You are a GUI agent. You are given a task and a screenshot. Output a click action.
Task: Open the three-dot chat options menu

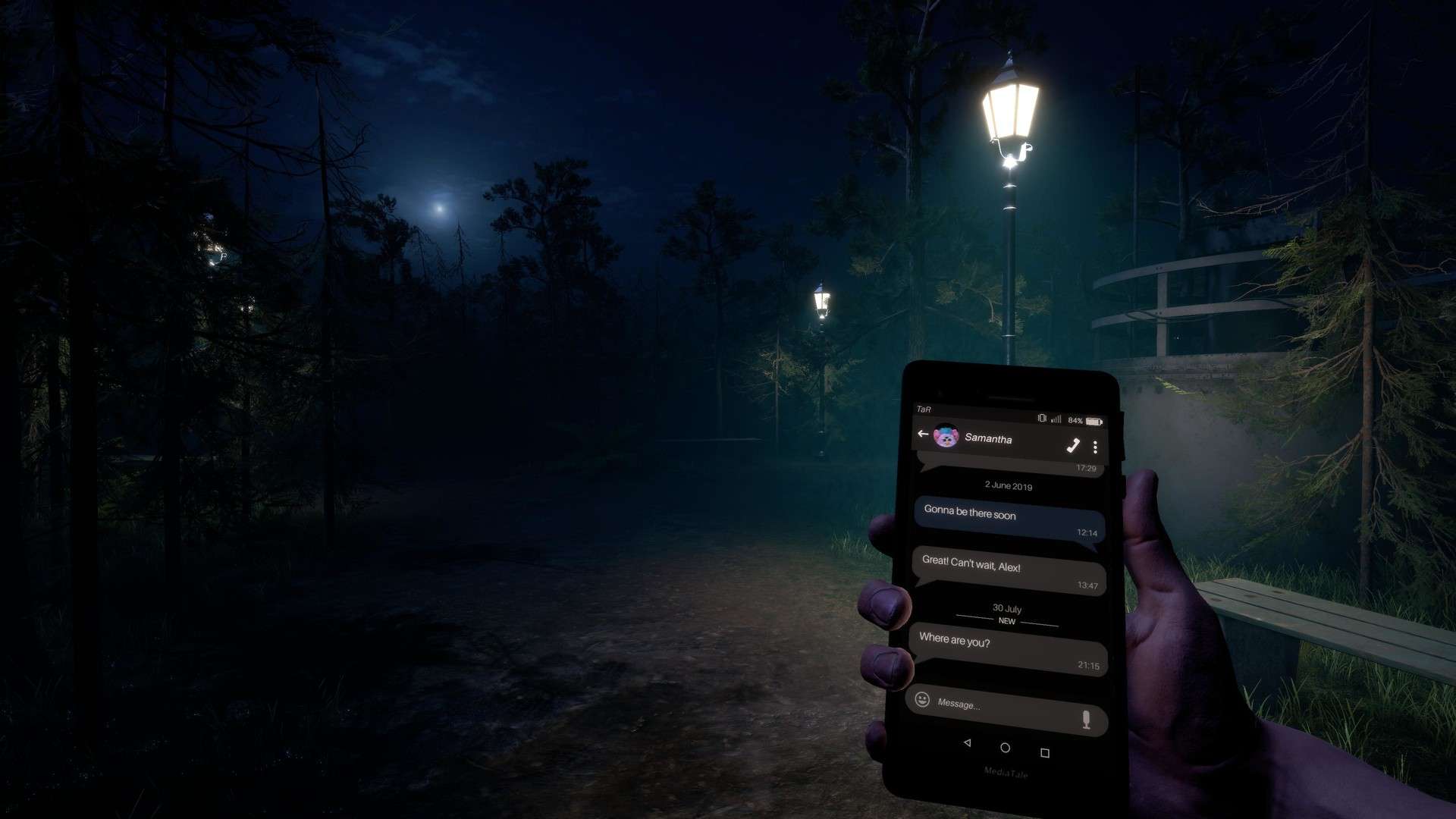[1095, 447]
